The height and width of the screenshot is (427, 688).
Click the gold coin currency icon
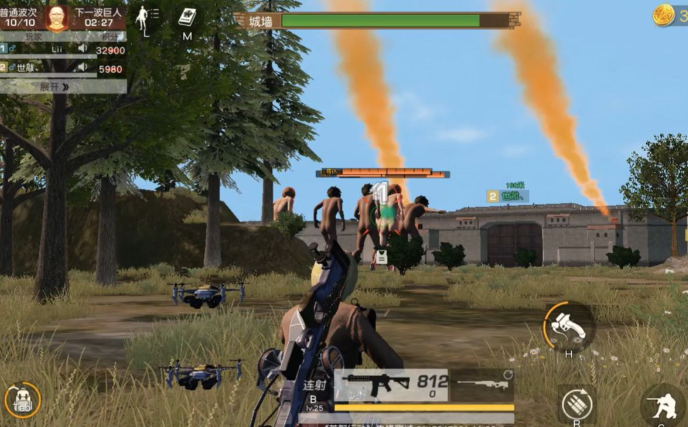[x=663, y=14]
